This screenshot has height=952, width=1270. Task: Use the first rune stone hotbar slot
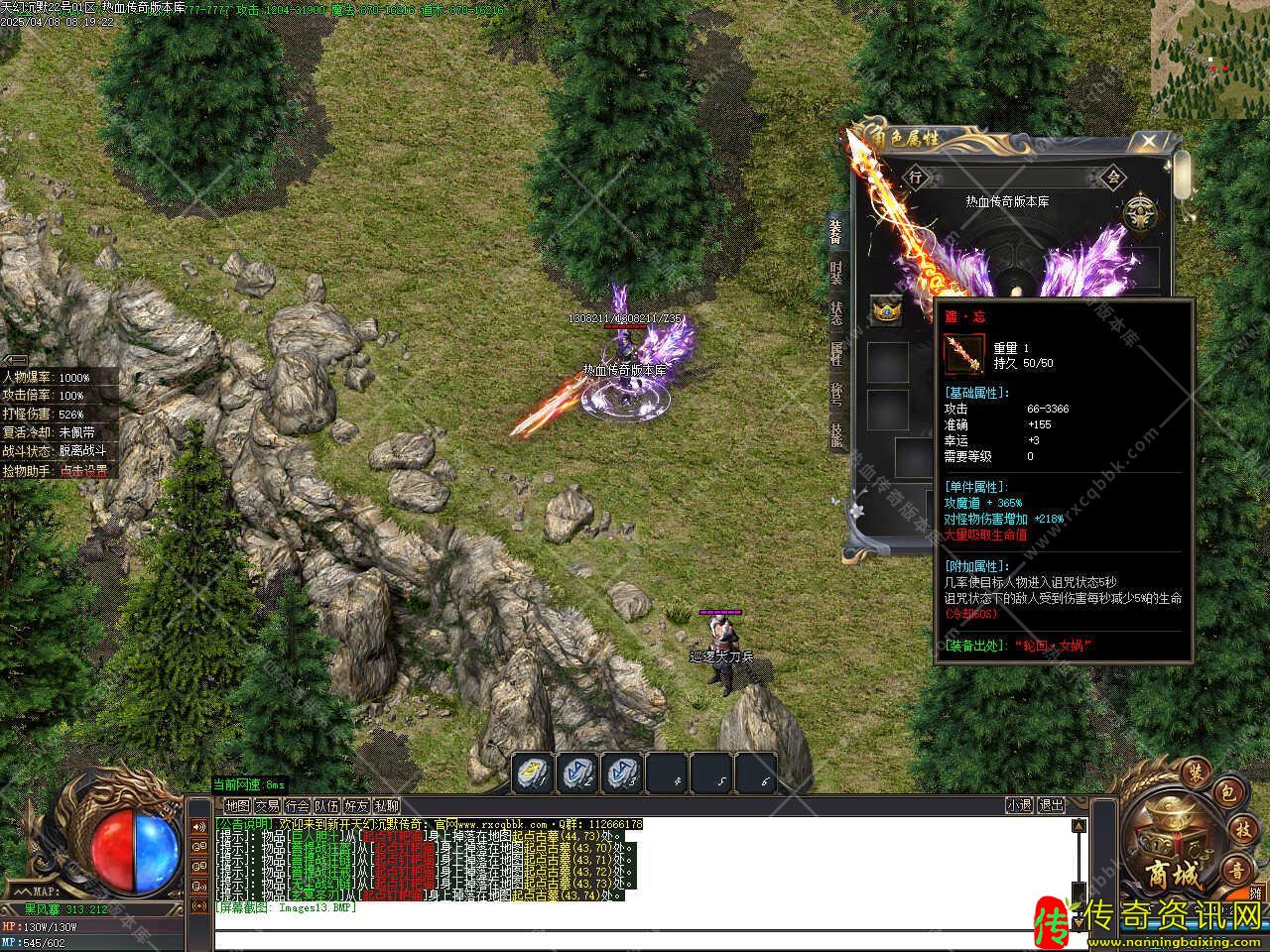click(x=533, y=774)
